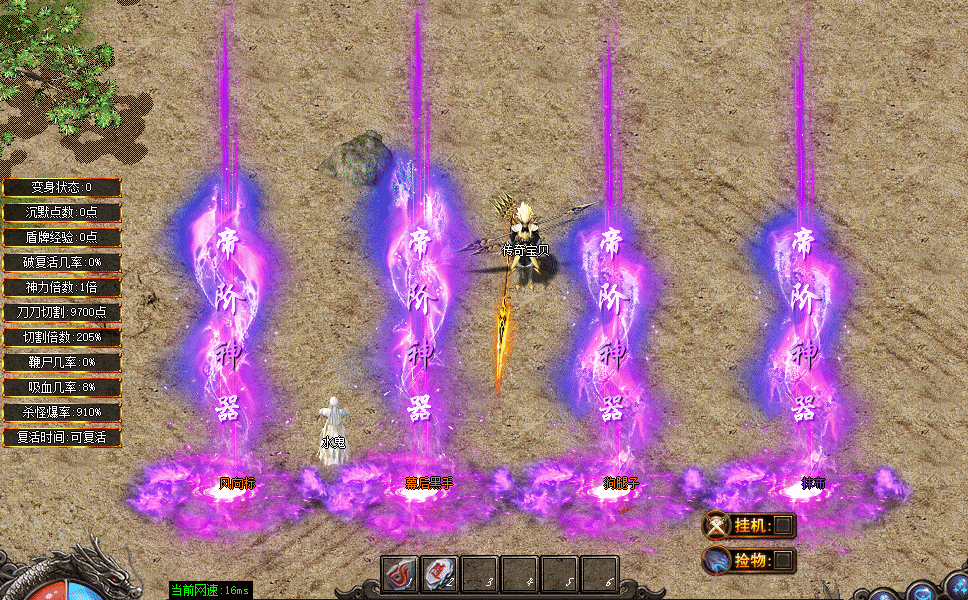Image resolution: width=968 pixels, height=600 pixels.
Task: Tick the 挂机 auto-battle checkbox
Action: (784, 525)
